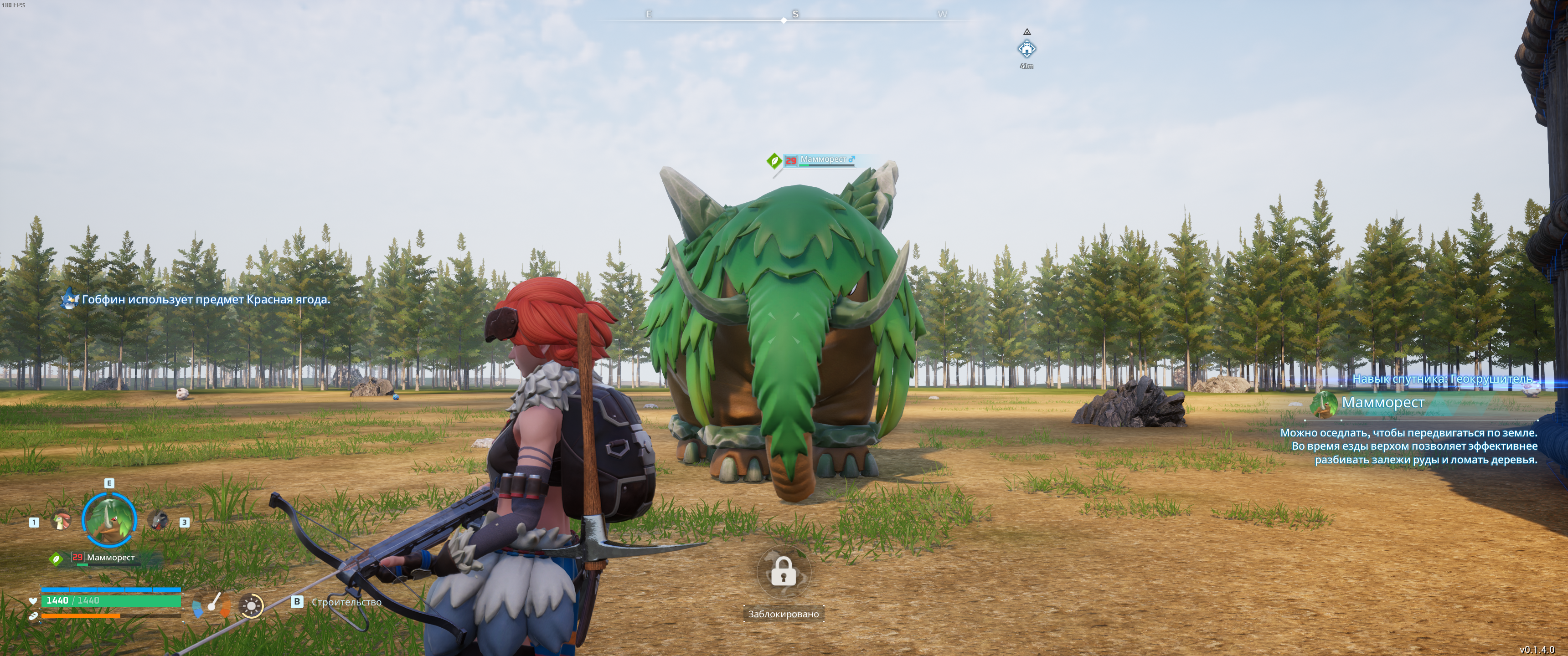Screen dimensions: 1568x656
Task: Open the Строительство build menu label
Action: tap(346, 602)
